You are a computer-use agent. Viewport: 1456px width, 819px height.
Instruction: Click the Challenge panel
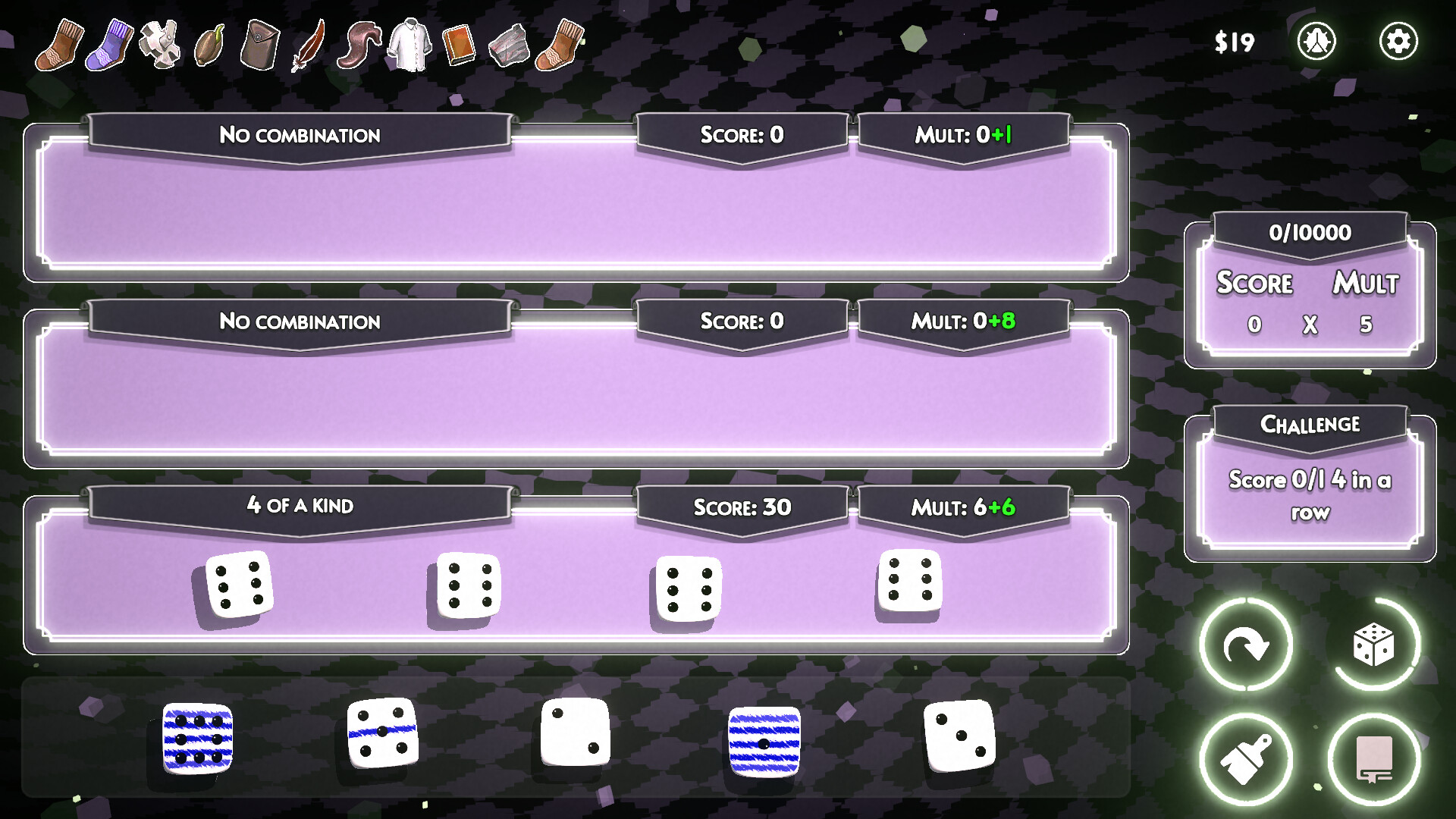[1310, 478]
